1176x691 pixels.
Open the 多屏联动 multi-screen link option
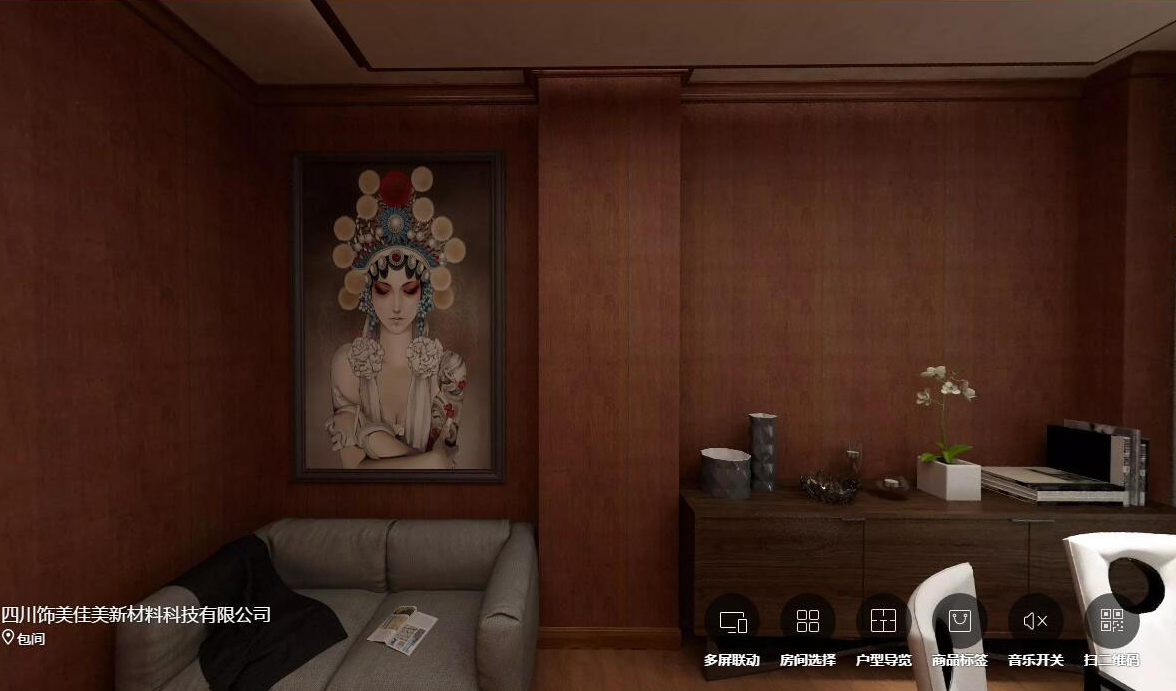[732, 622]
